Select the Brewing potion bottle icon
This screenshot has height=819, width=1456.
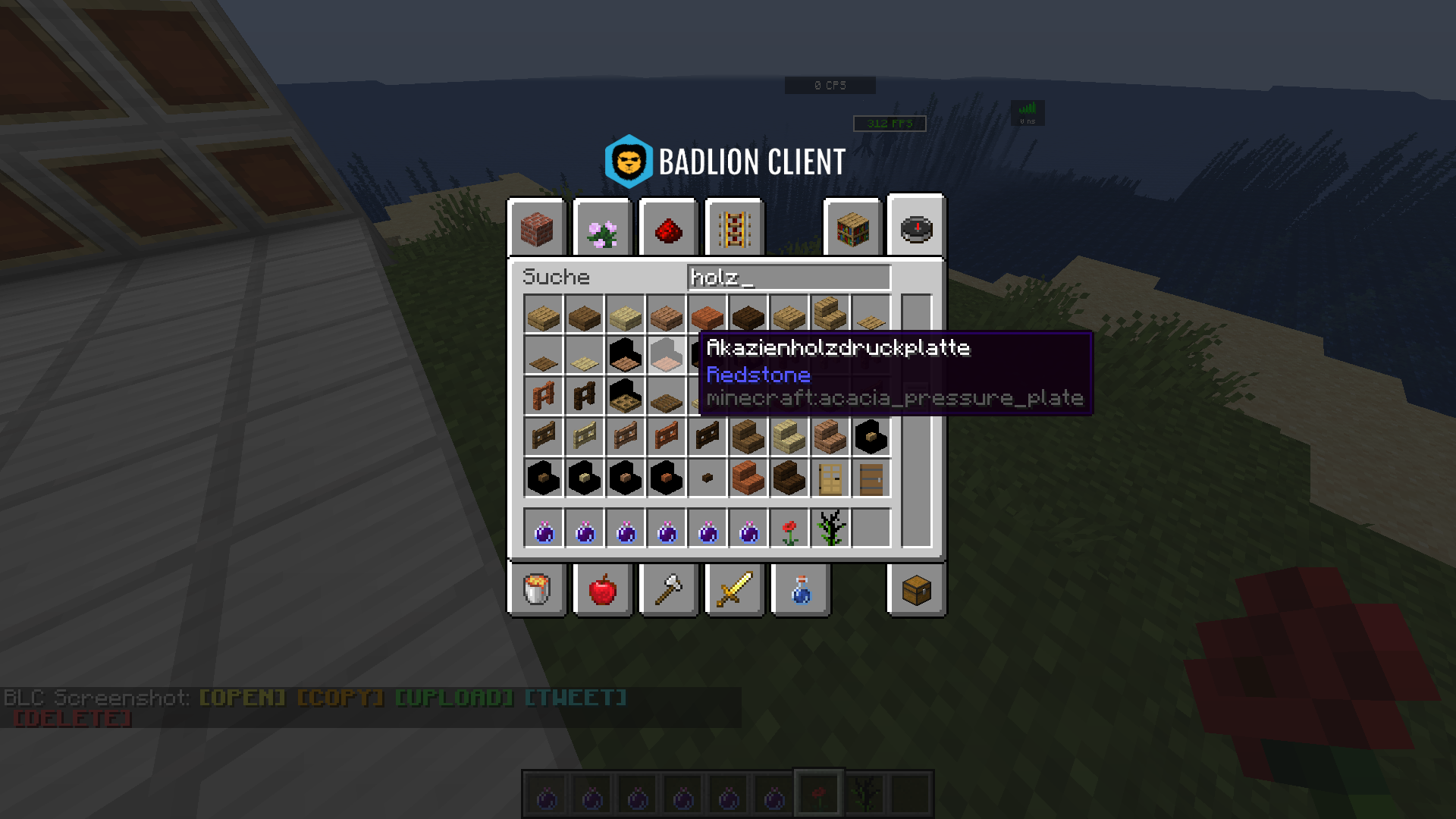point(799,591)
